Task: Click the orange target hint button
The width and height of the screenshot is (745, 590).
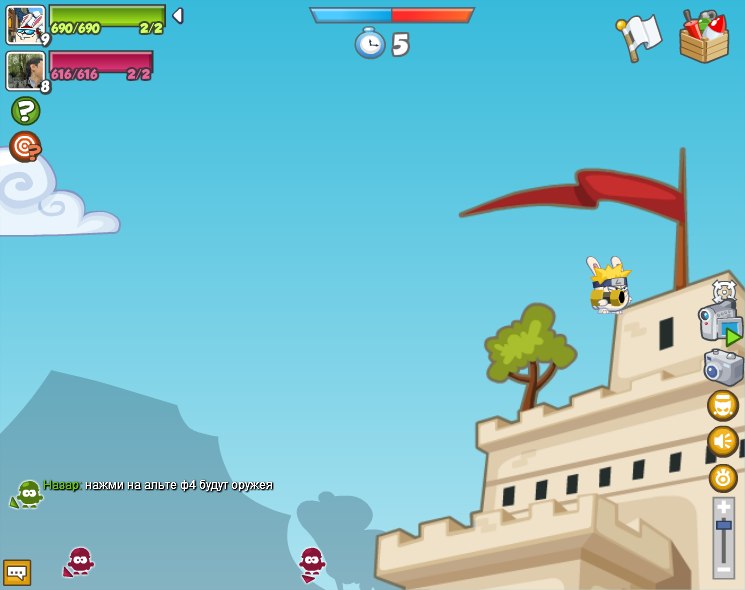Action: coord(25,147)
